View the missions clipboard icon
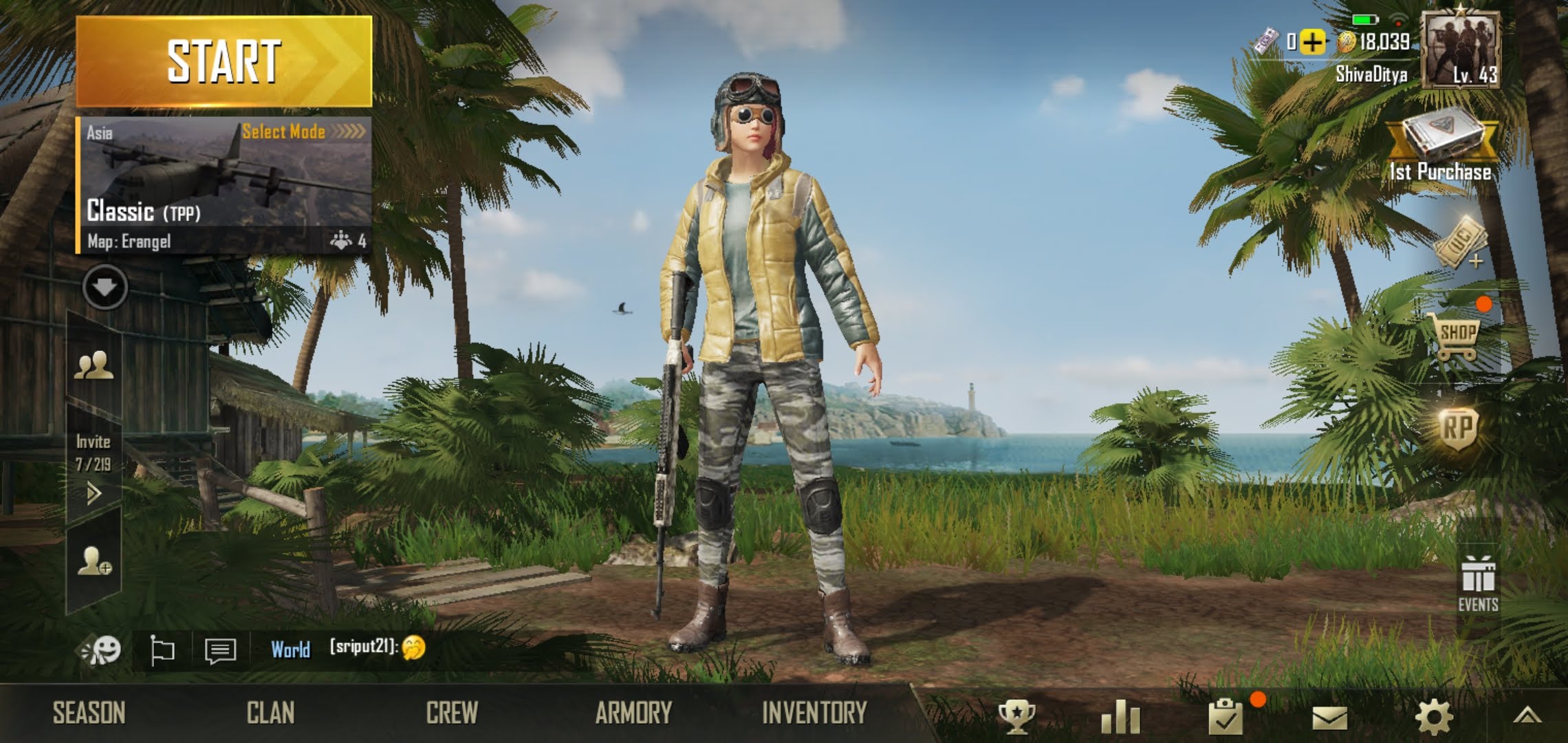This screenshot has width=1568, height=743. (x=1226, y=718)
